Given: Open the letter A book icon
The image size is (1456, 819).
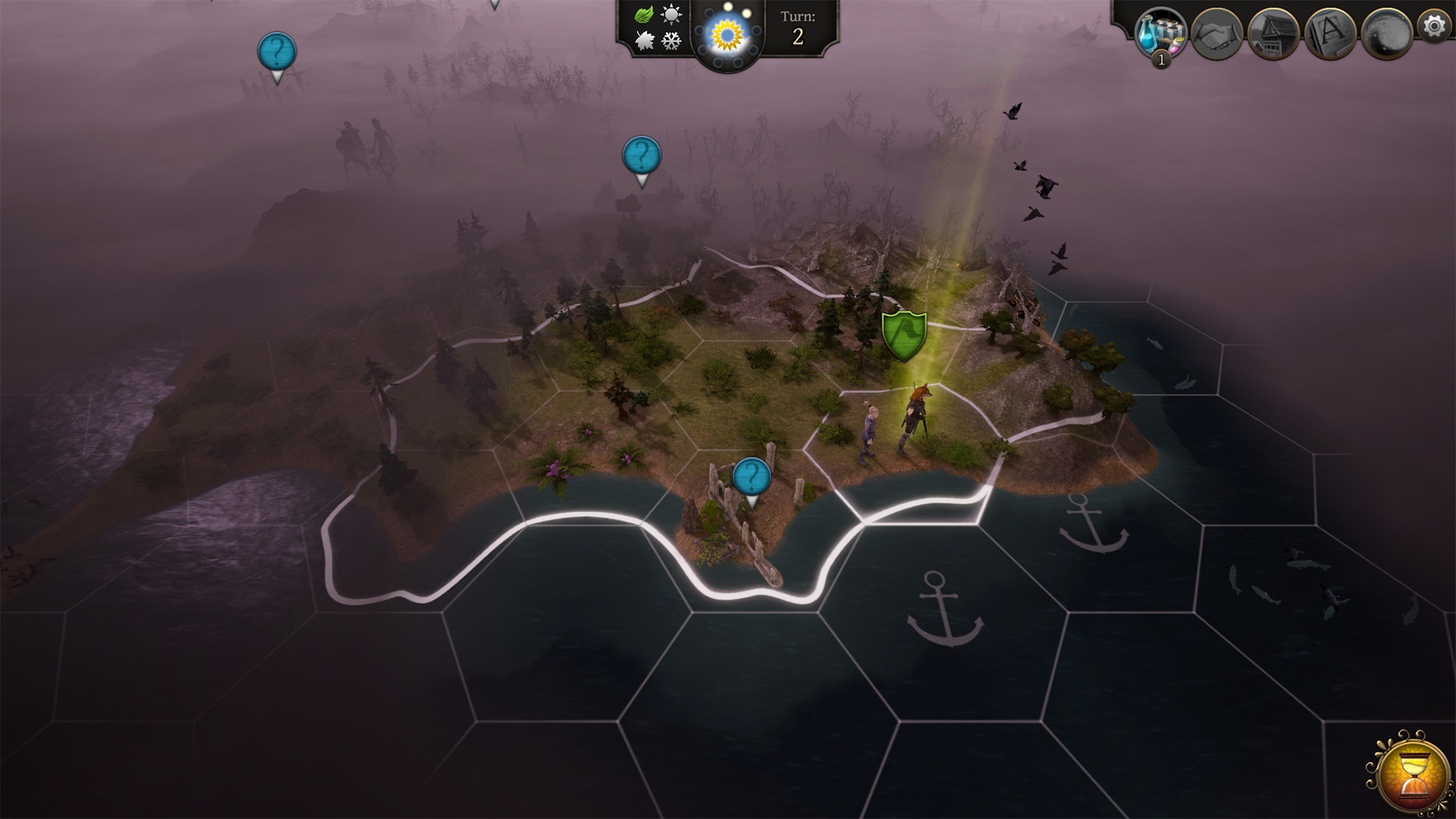Looking at the screenshot, I should click(x=1329, y=33).
